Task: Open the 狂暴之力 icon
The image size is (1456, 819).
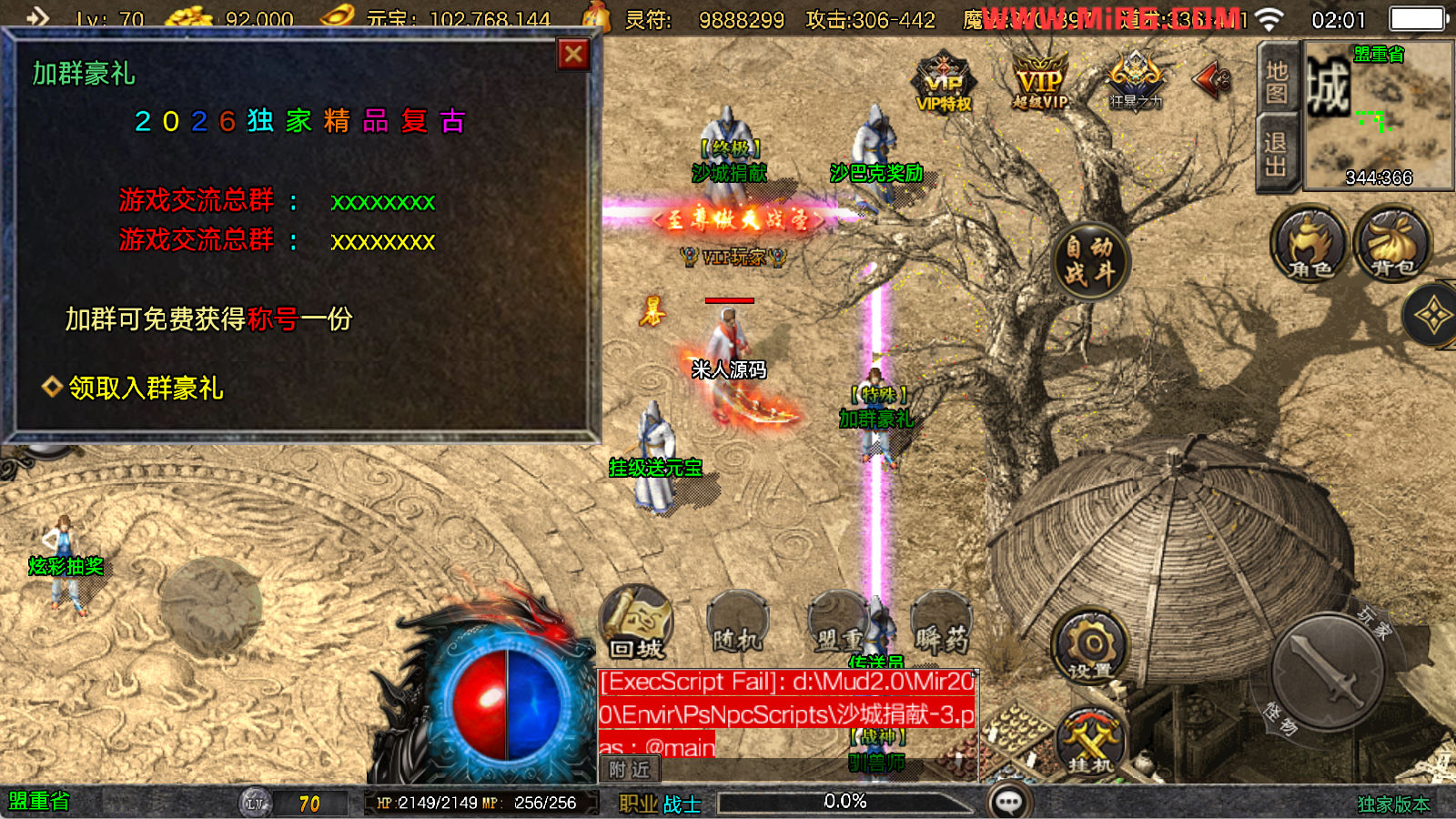Action: tap(1135, 80)
